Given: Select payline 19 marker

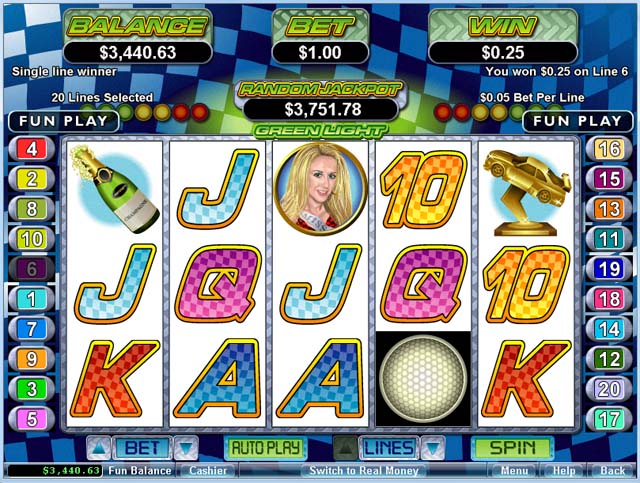Looking at the screenshot, I should click(x=608, y=269).
